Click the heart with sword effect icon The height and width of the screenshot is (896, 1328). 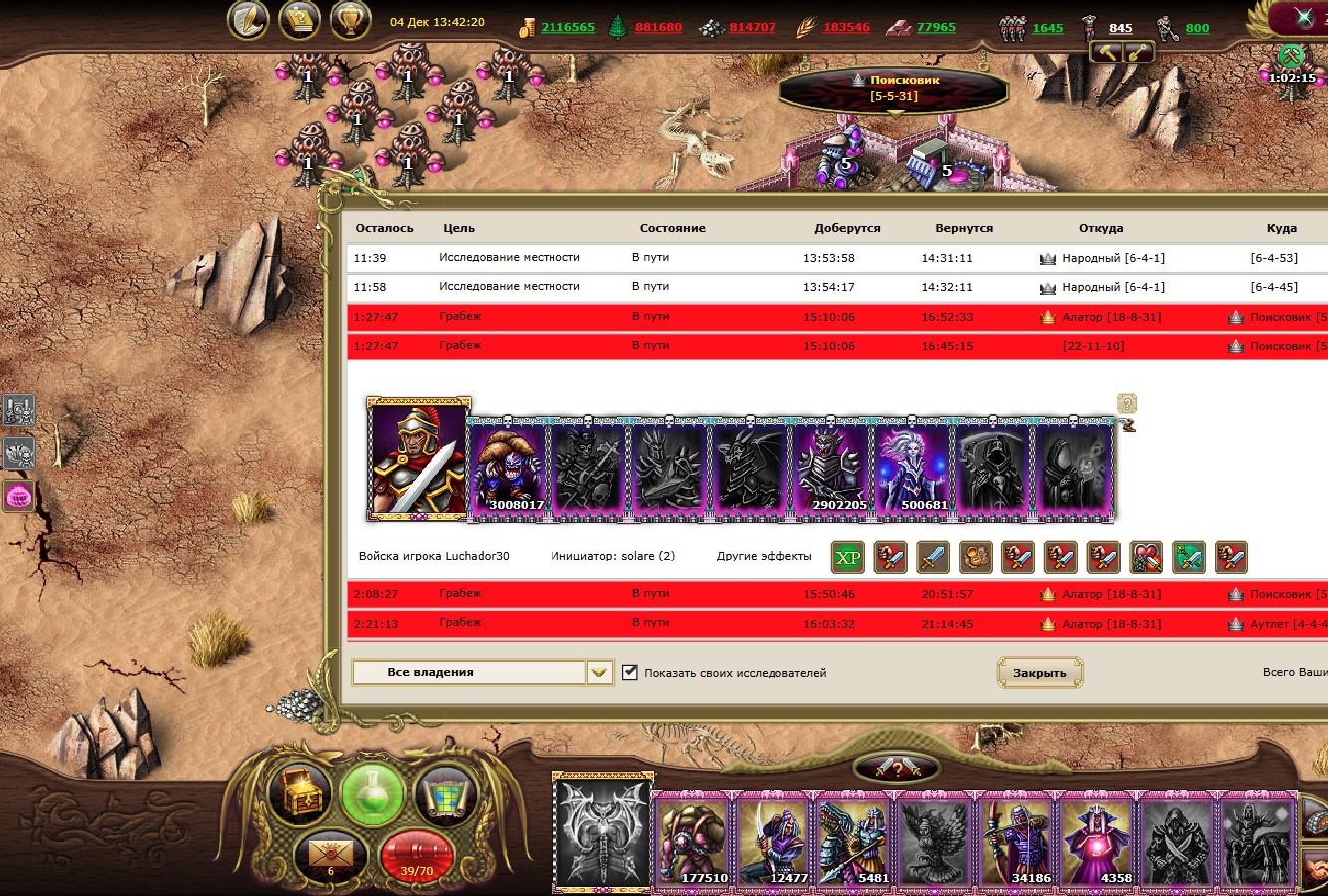pos(1146,558)
